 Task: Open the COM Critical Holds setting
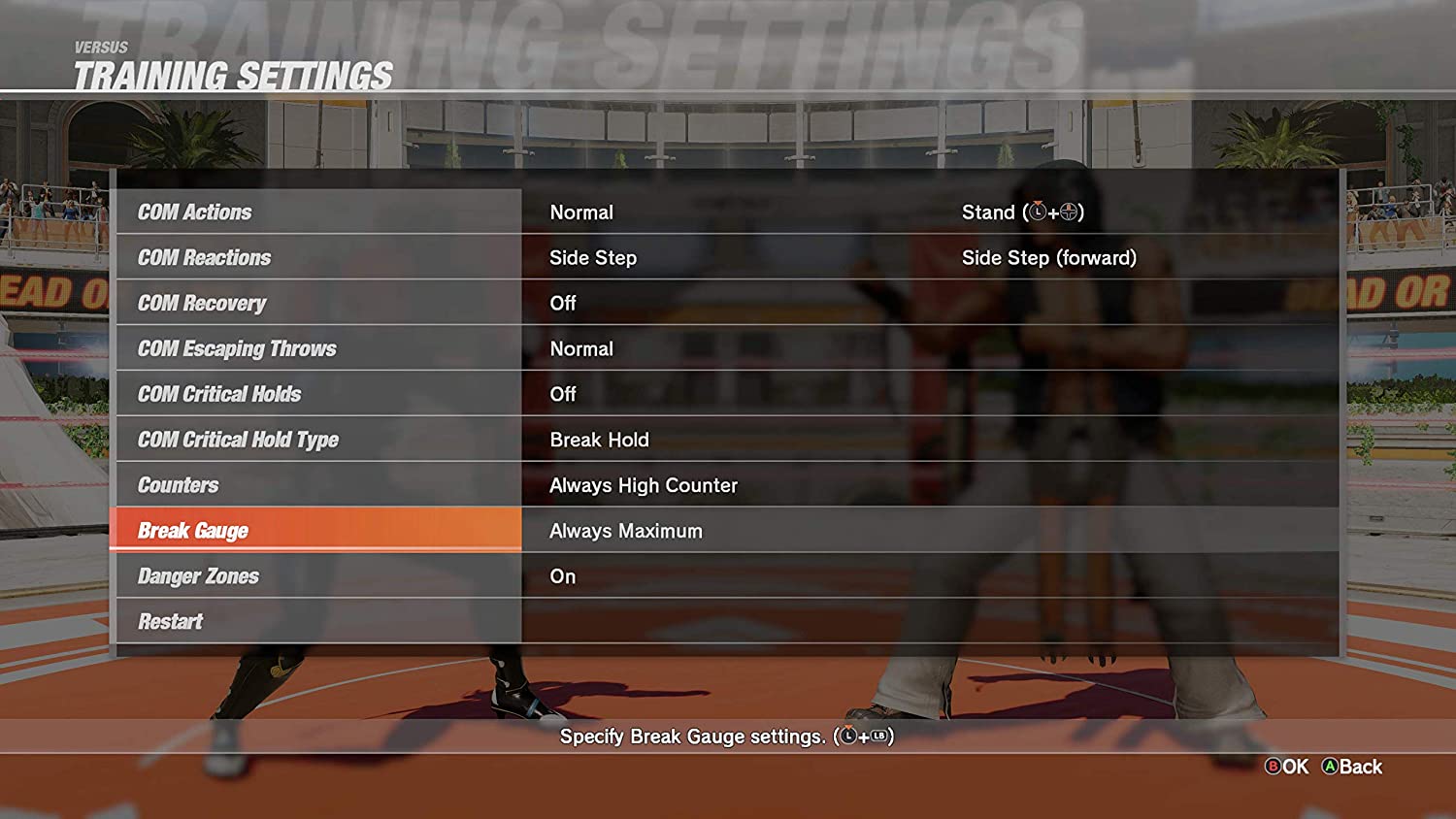tap(318, 394)
